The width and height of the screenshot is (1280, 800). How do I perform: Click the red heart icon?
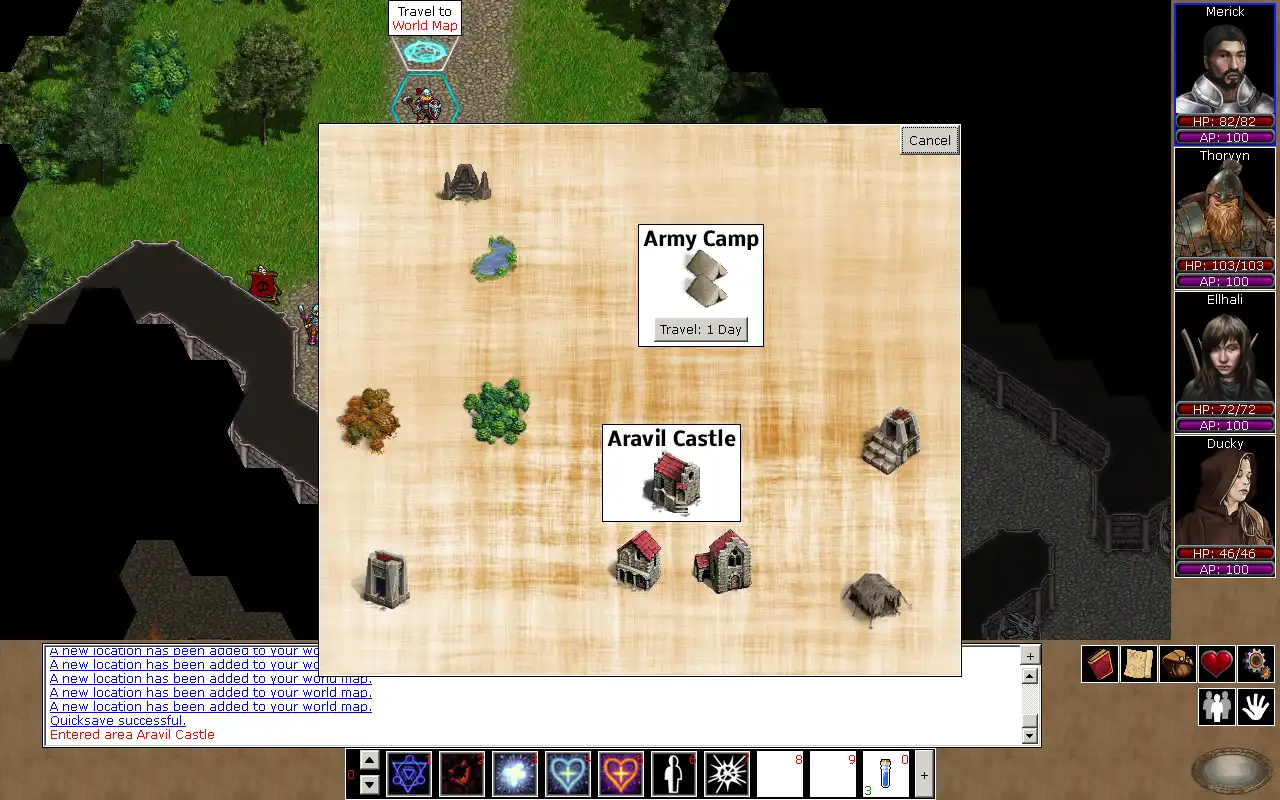[1217, 664]
